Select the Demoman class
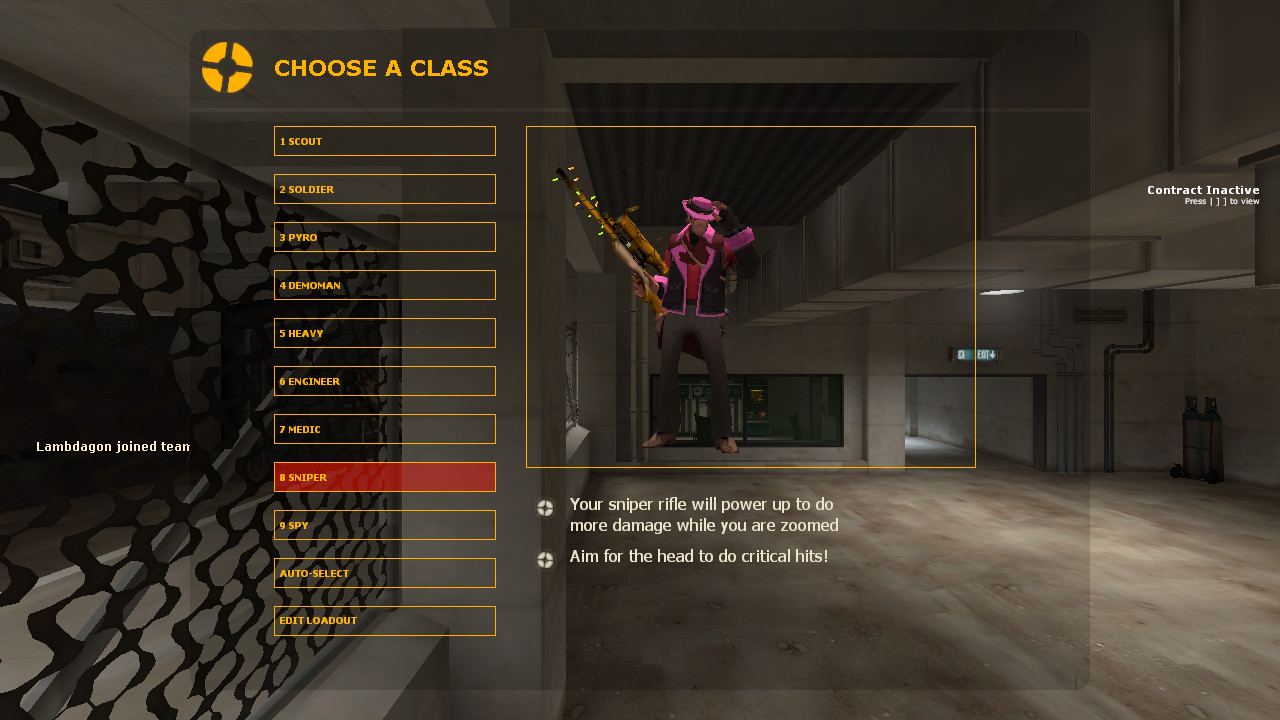 coord(384,284)
